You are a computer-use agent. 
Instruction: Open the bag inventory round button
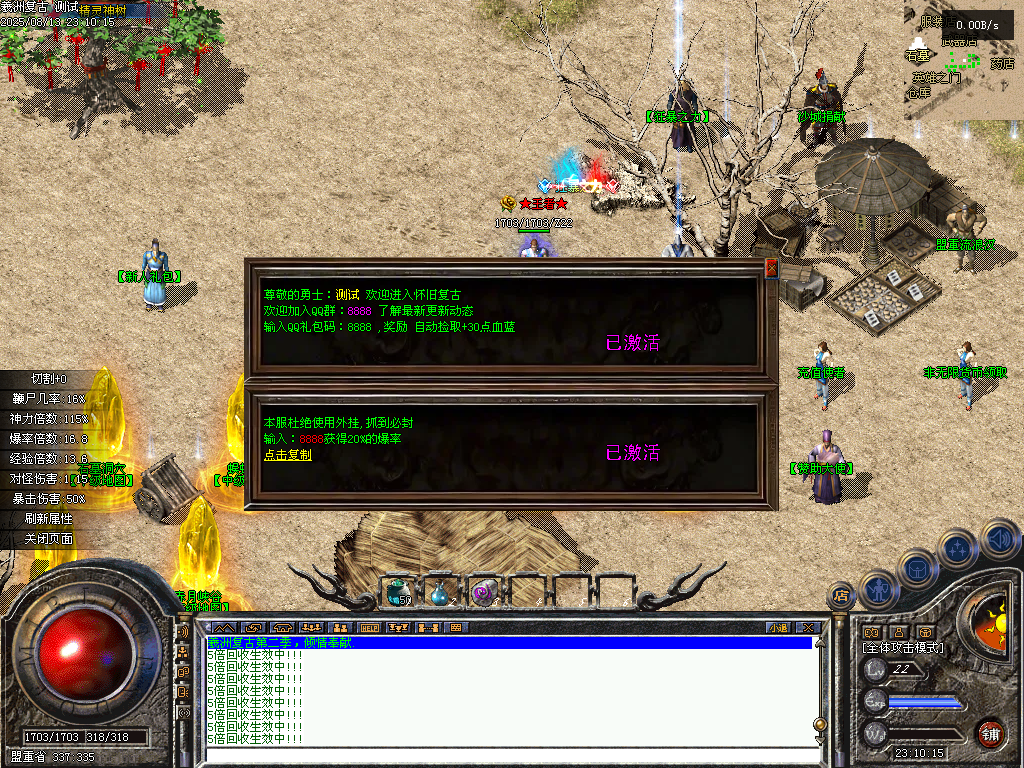pos(917,568)
